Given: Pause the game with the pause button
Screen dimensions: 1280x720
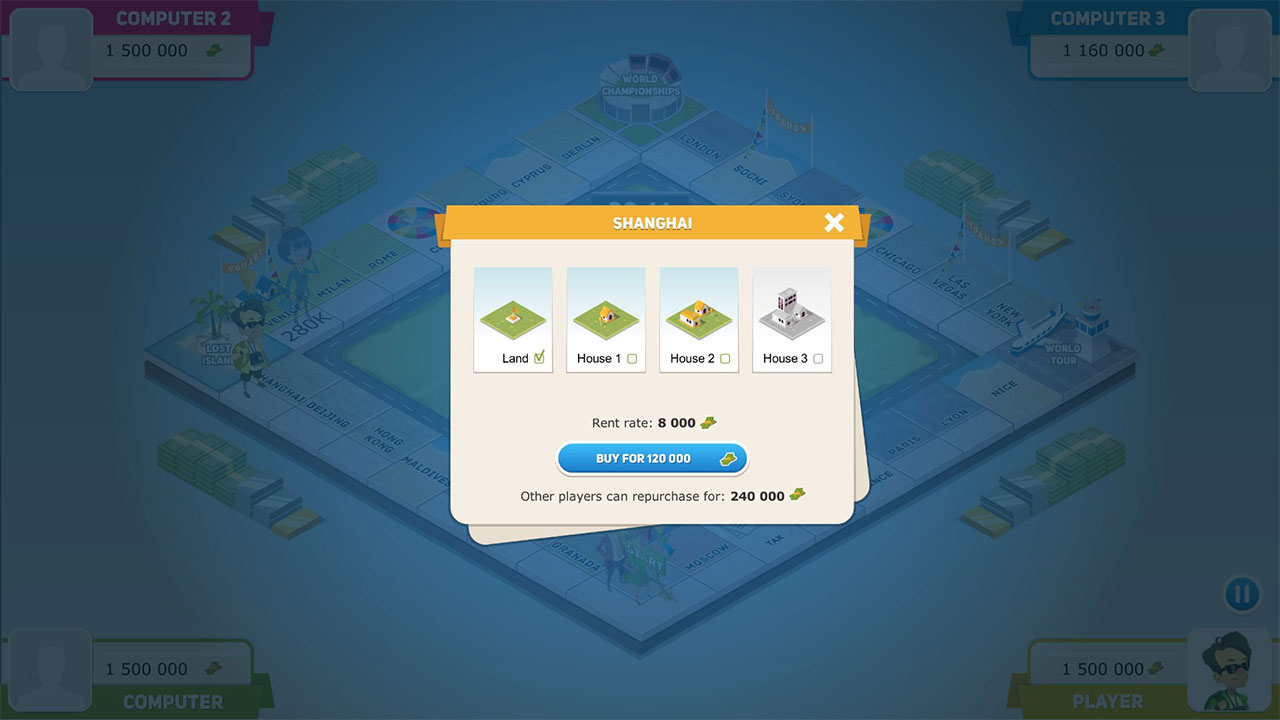Looking at the screenshot, I should (1241, 595).
